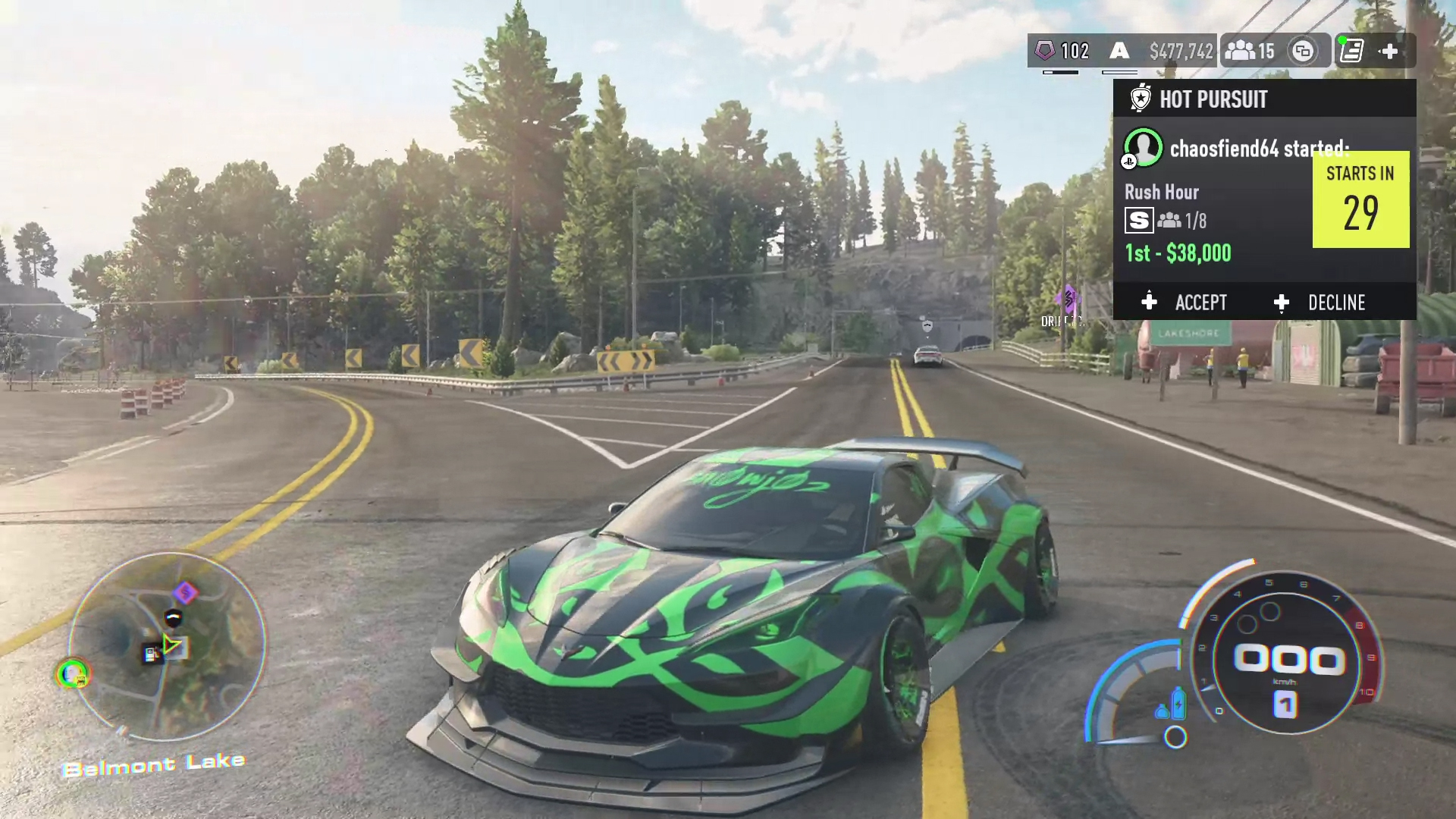The height and width of the screenshot is (819, 1456).
Task: Click the green player avatar beside the minimap
Action: [73, 673]
